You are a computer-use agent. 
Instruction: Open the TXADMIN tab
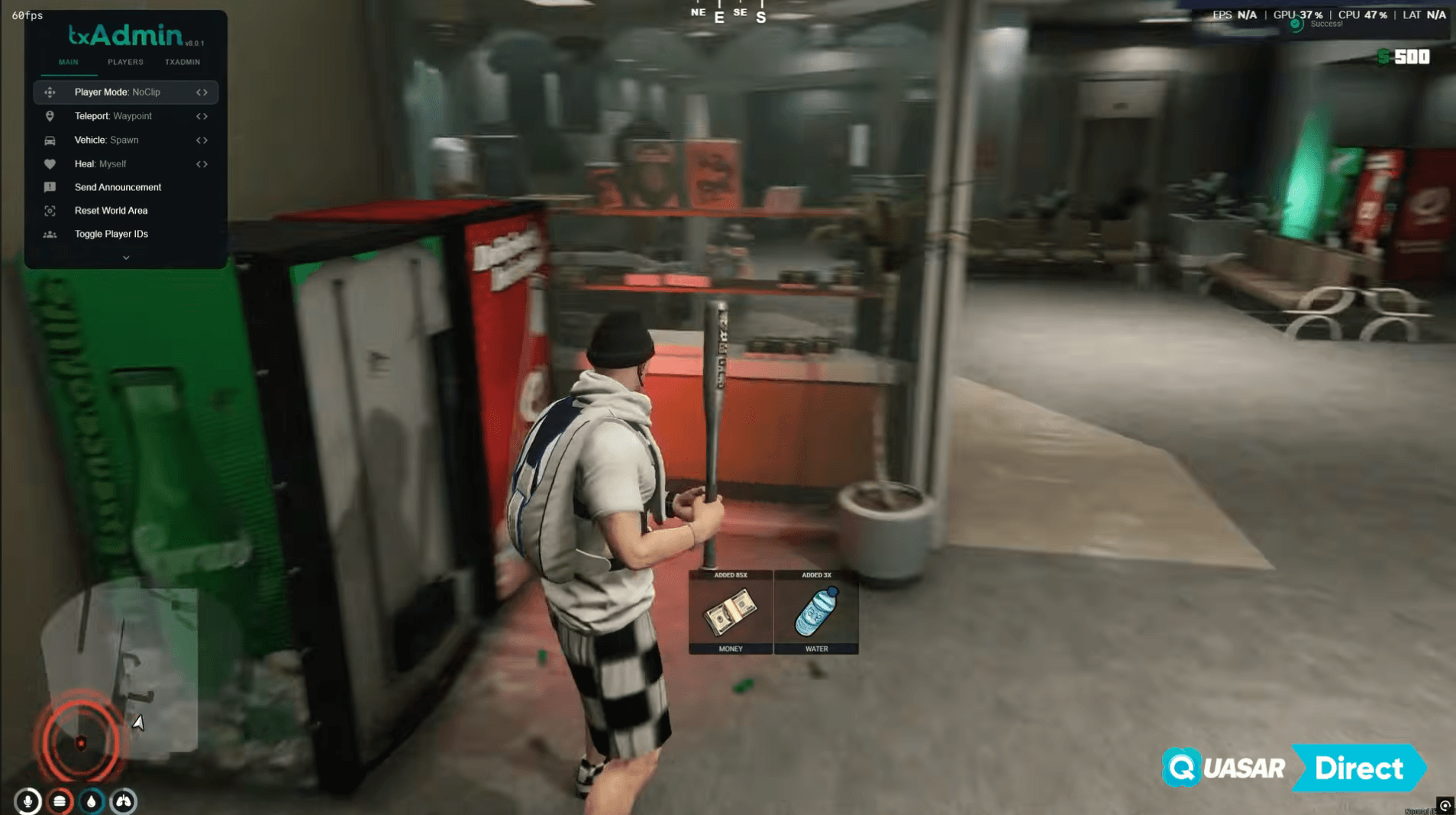[182, 62]
